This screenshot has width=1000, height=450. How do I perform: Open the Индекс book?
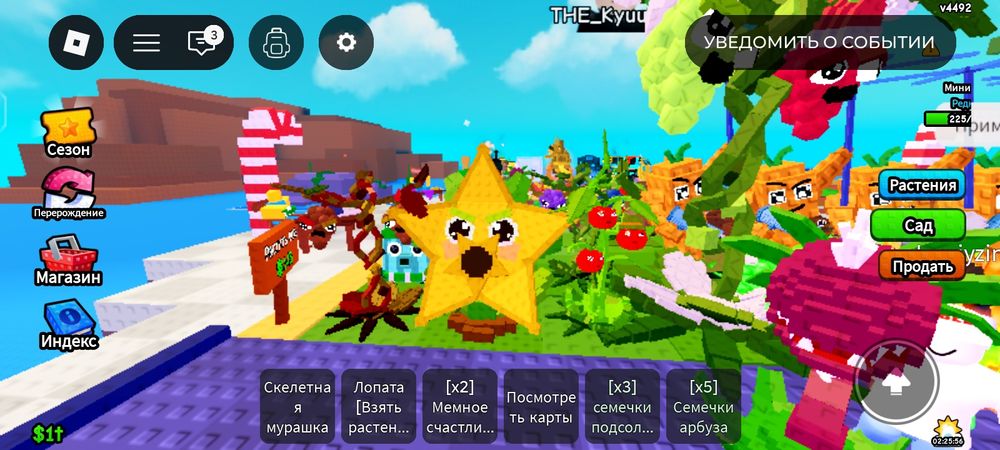[68, 326]
